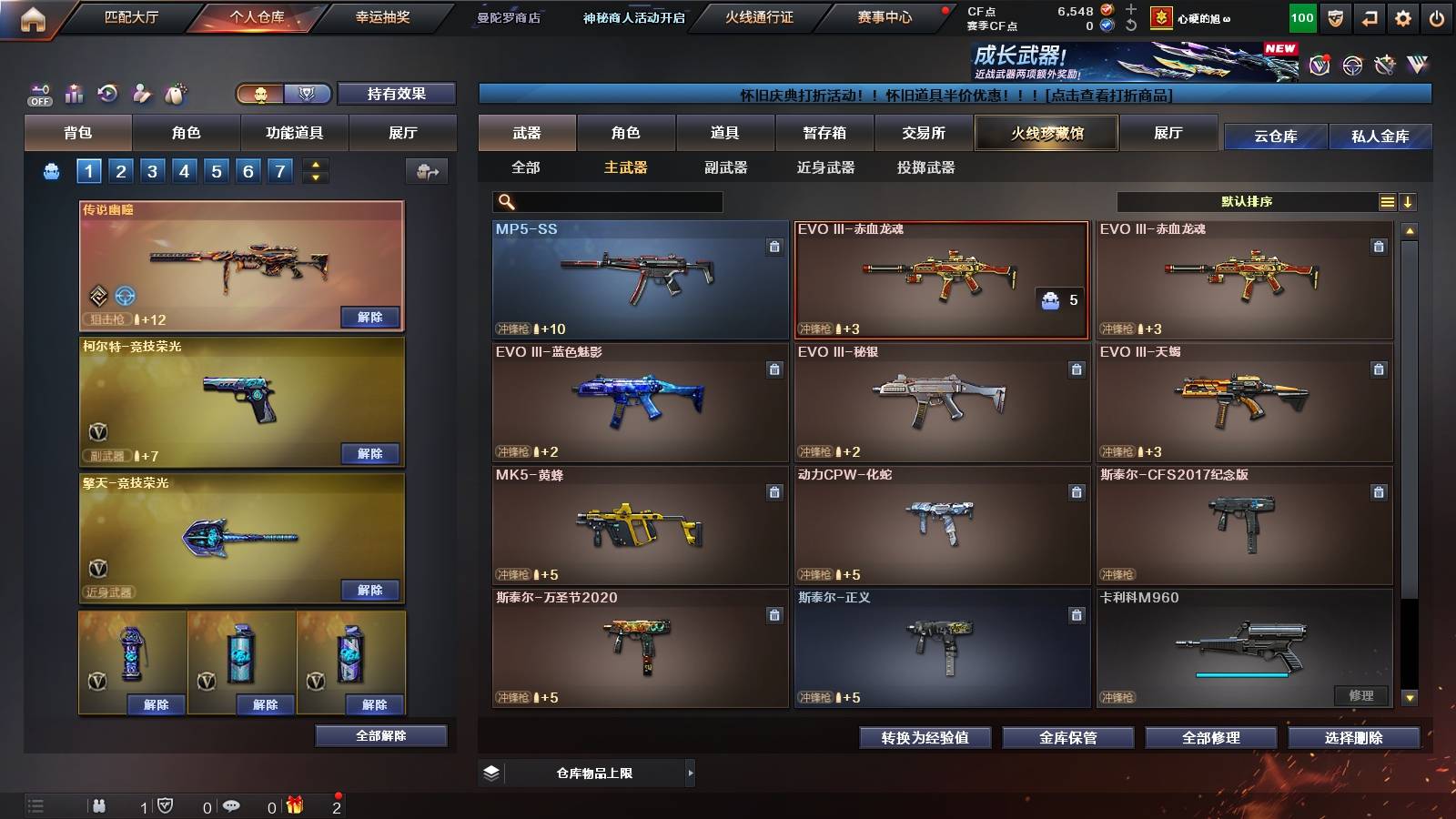Toggle the list view sort icon near 默认排序
Screen dimensions: 1456x819
point(1387,201)
